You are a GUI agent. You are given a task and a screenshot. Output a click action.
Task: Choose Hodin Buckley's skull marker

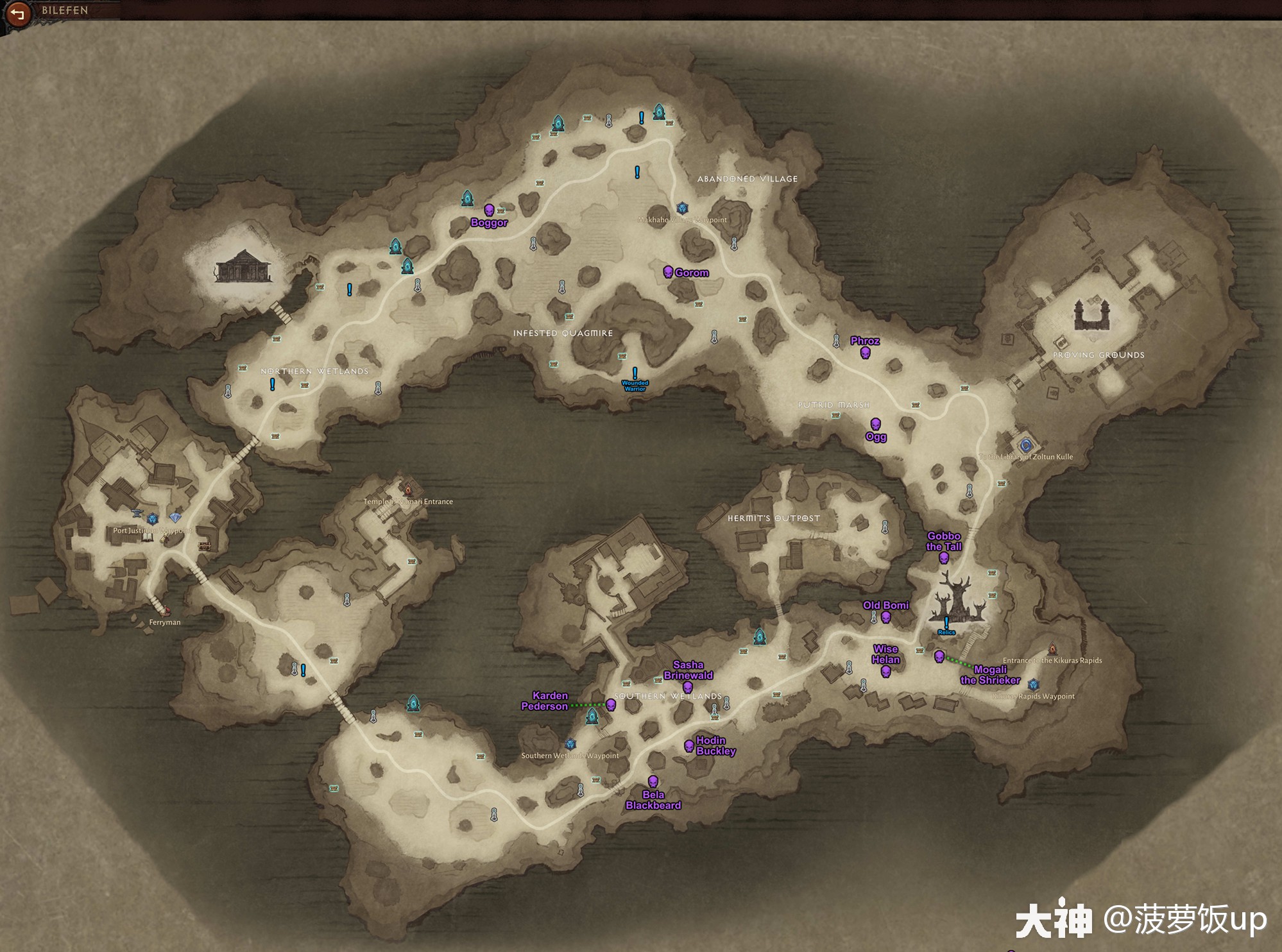click(x=689, y=745)
